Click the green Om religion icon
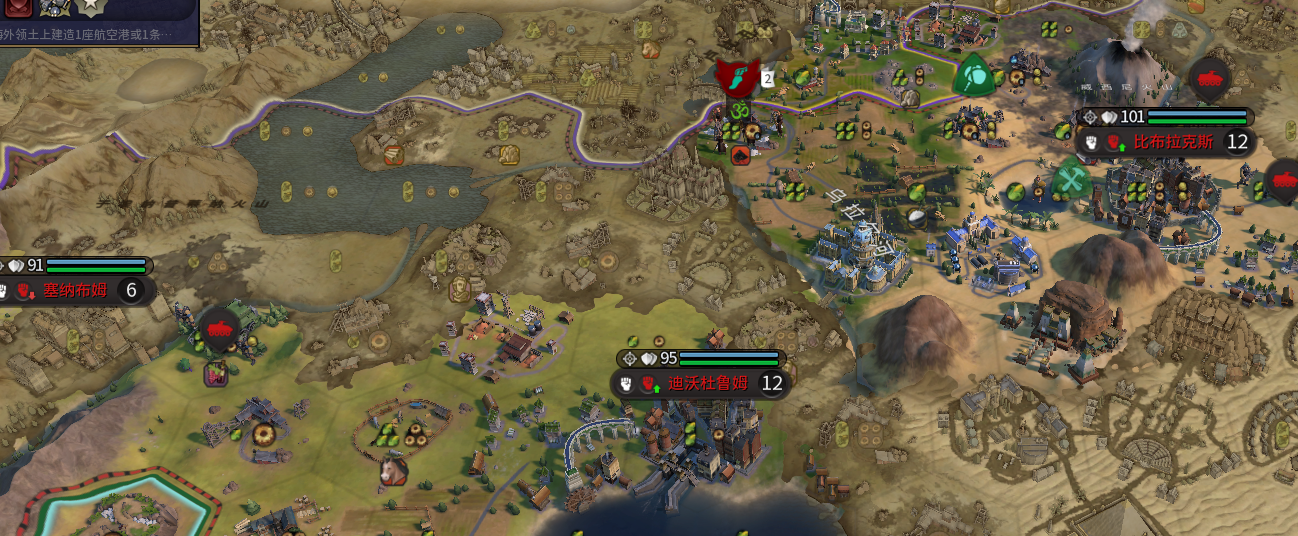The width and height of the screenshot is (1298, 536). [740, 110]
